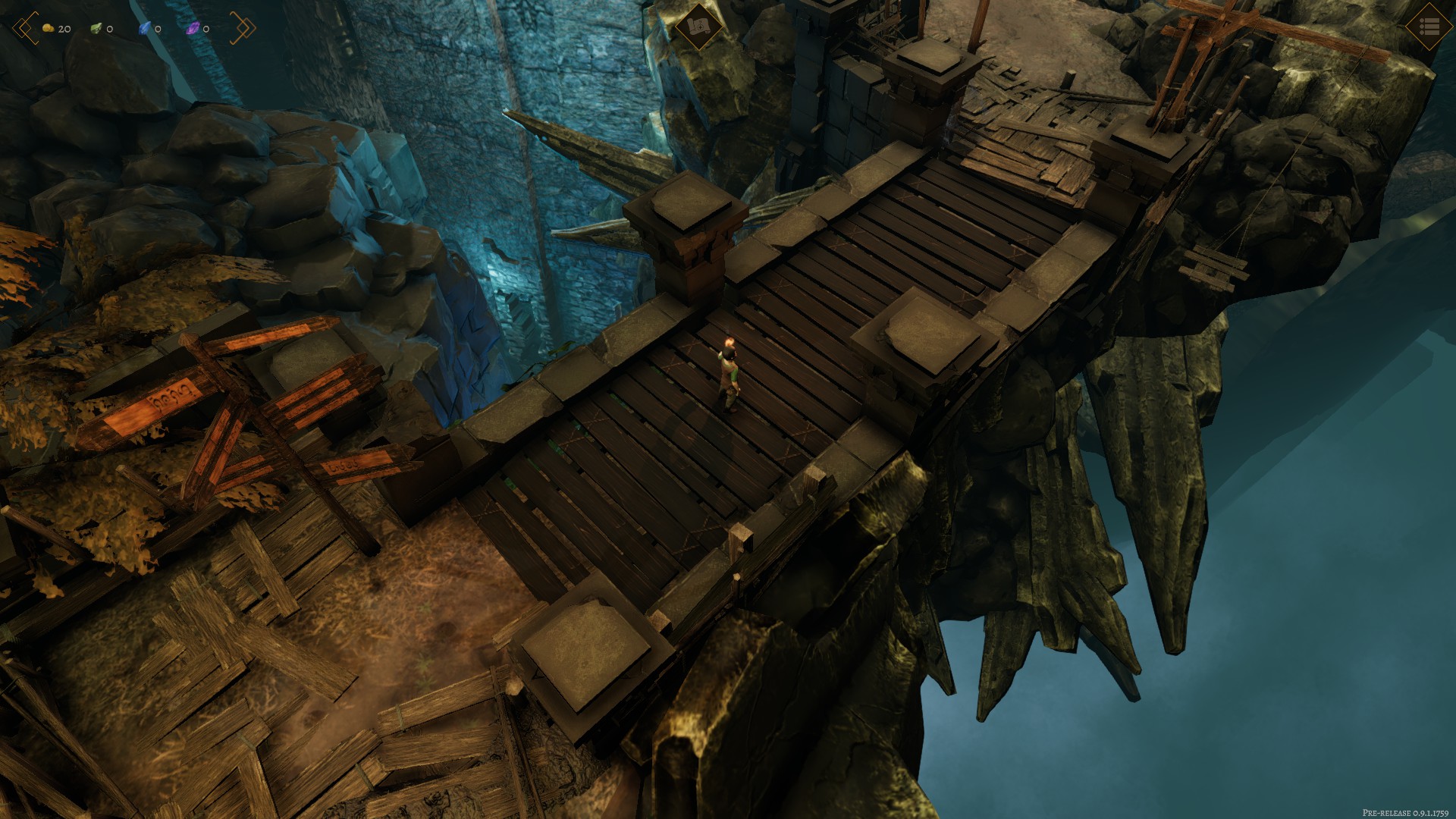Click the blue crystal resource icon

click(145, 29)
